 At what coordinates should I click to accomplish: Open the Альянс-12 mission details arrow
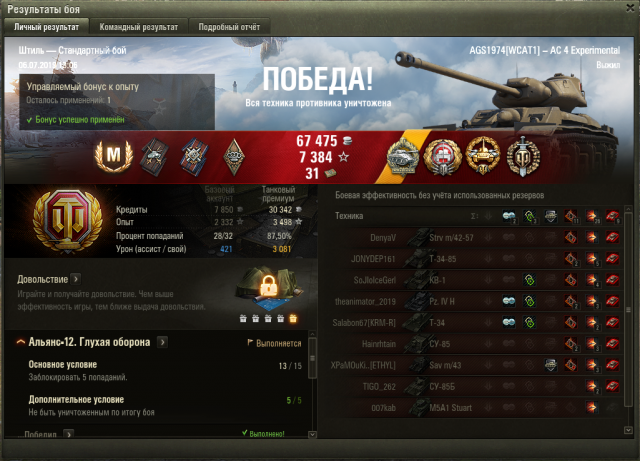coord(160,342)
